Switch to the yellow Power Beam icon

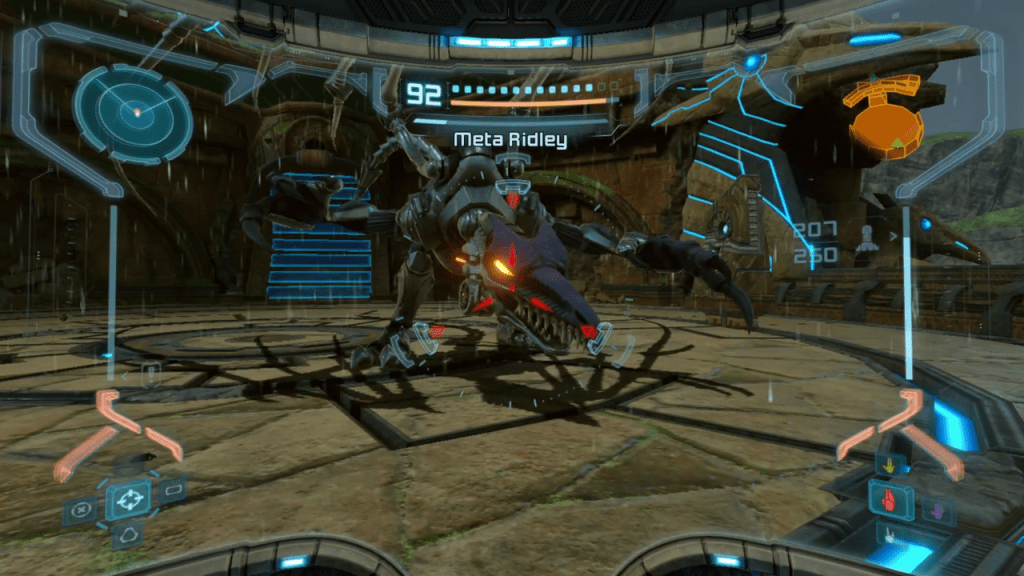887,464
